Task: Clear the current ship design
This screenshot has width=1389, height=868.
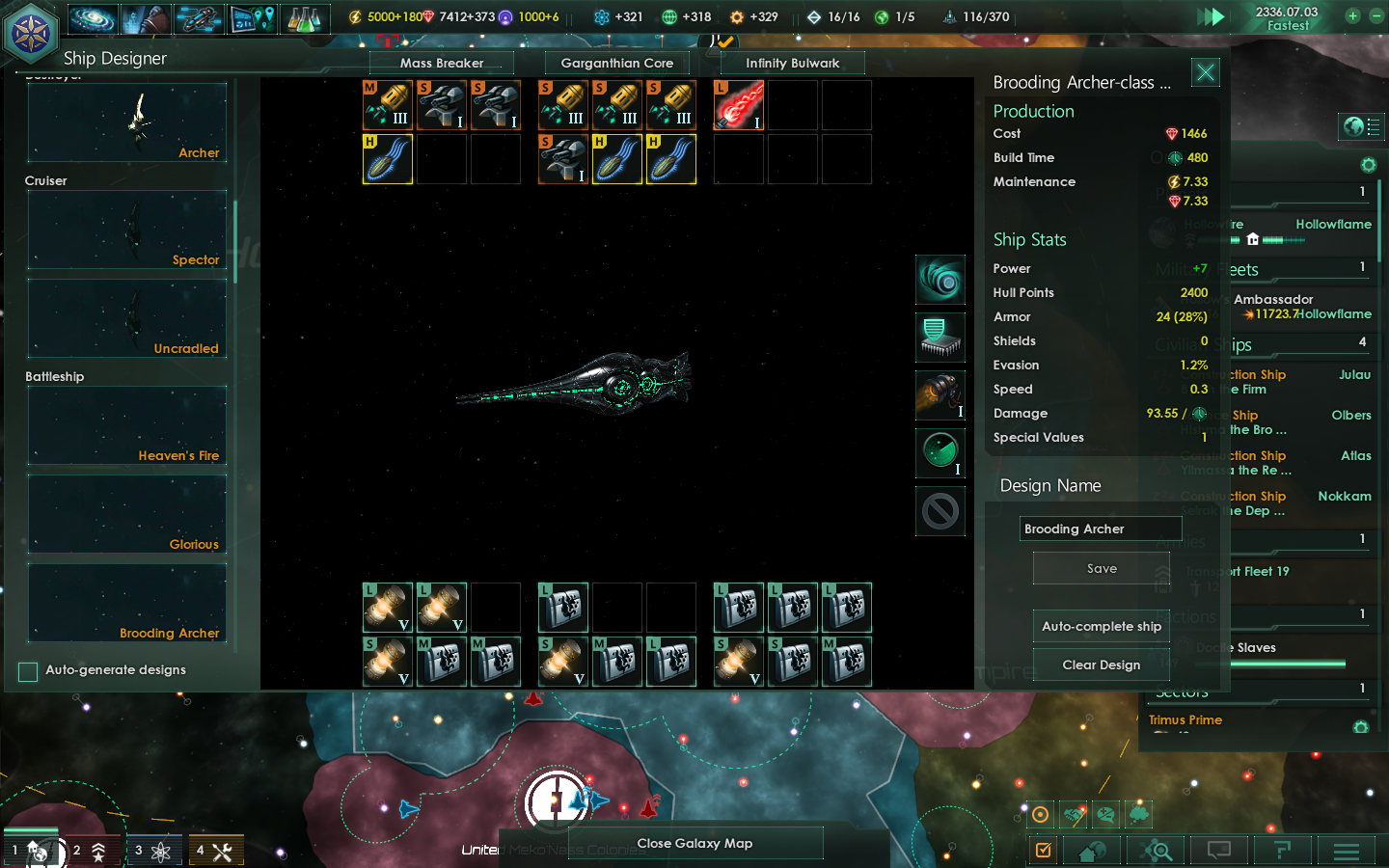Action: coord(1101,665)
